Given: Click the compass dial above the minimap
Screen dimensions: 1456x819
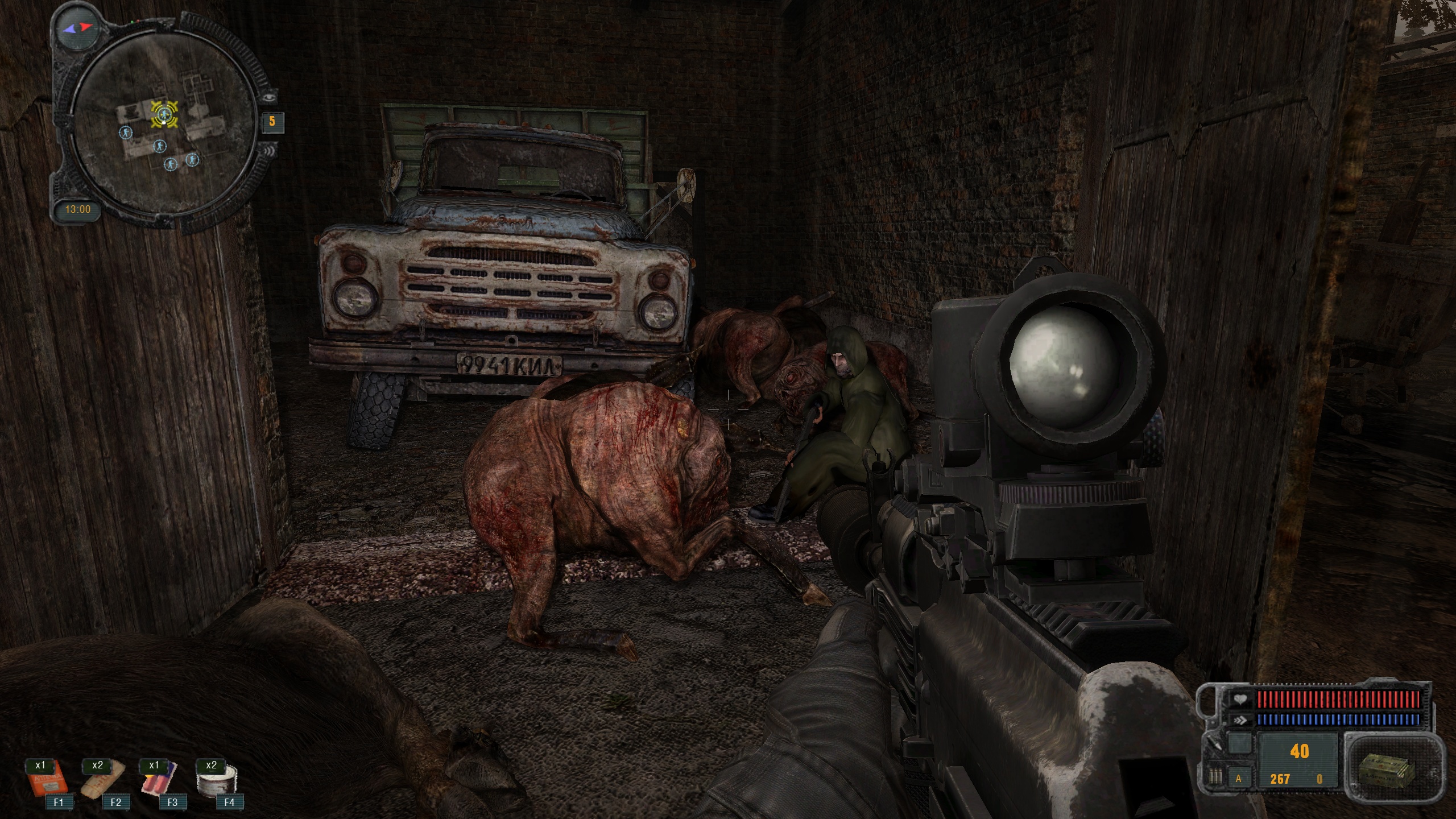Looking at the screenshot, I should click(78, 27).
